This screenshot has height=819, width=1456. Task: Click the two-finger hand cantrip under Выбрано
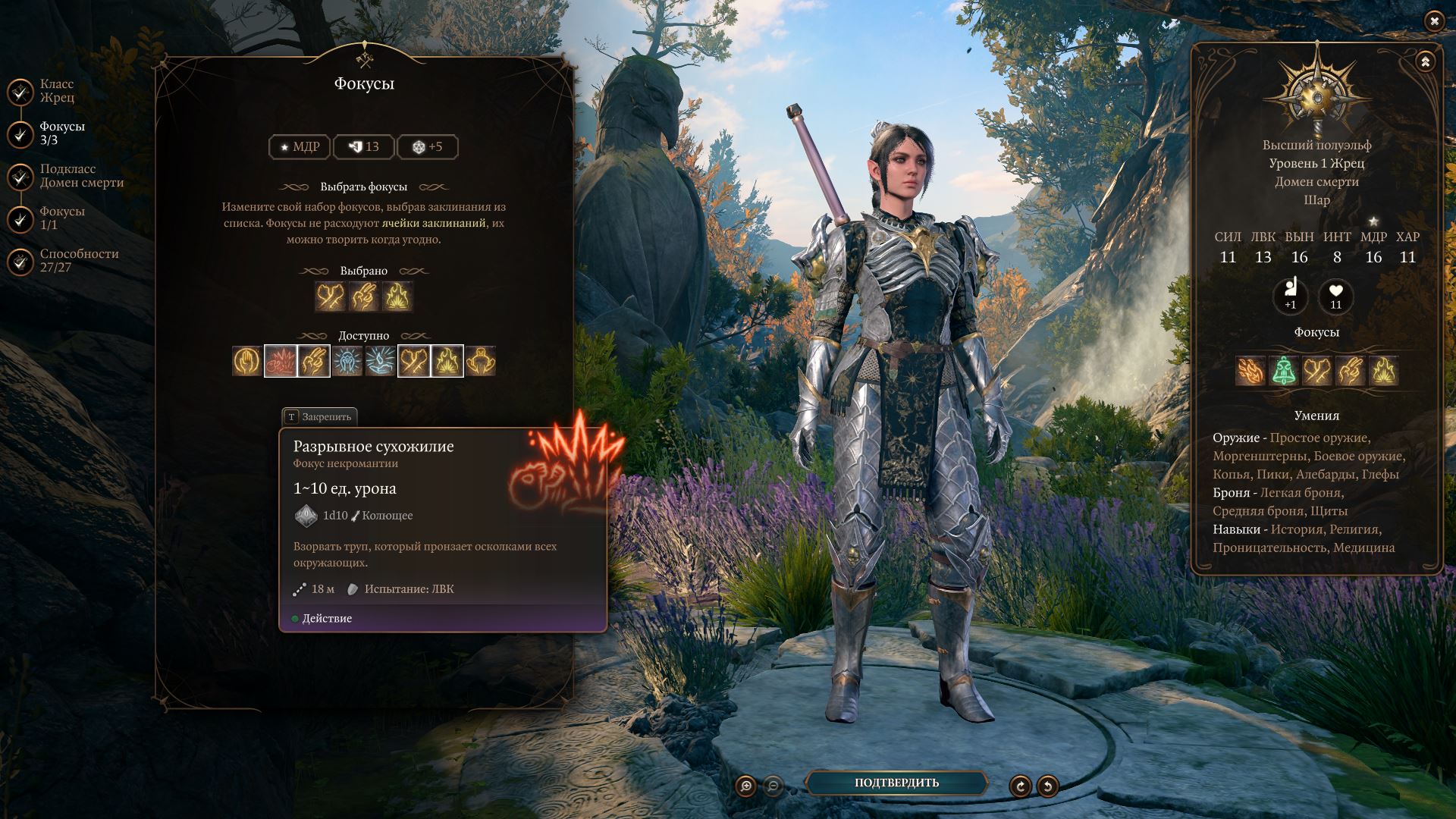click(364, 297)
